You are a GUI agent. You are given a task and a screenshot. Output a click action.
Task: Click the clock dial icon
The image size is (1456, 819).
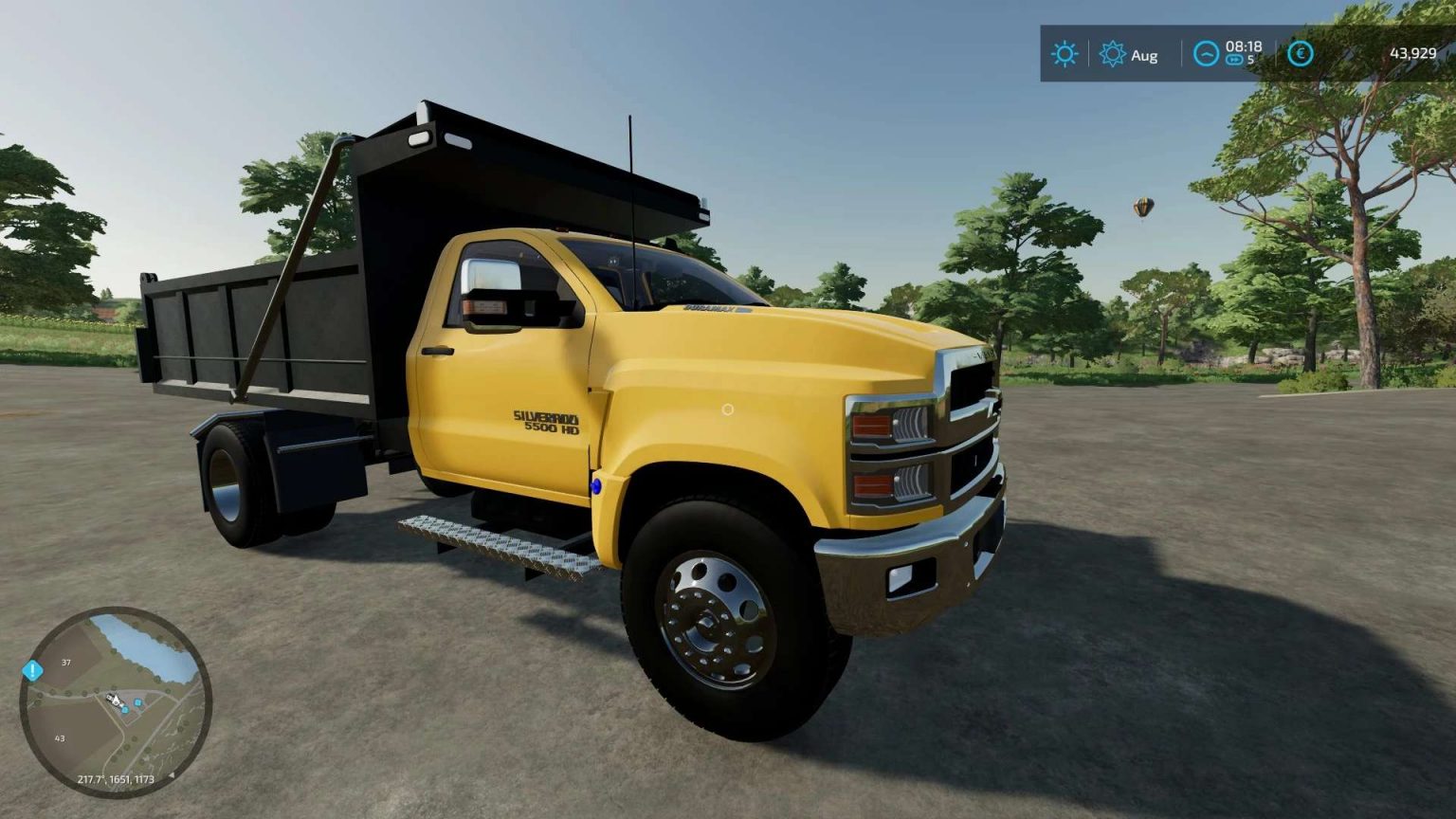[x=1206, y=54]
